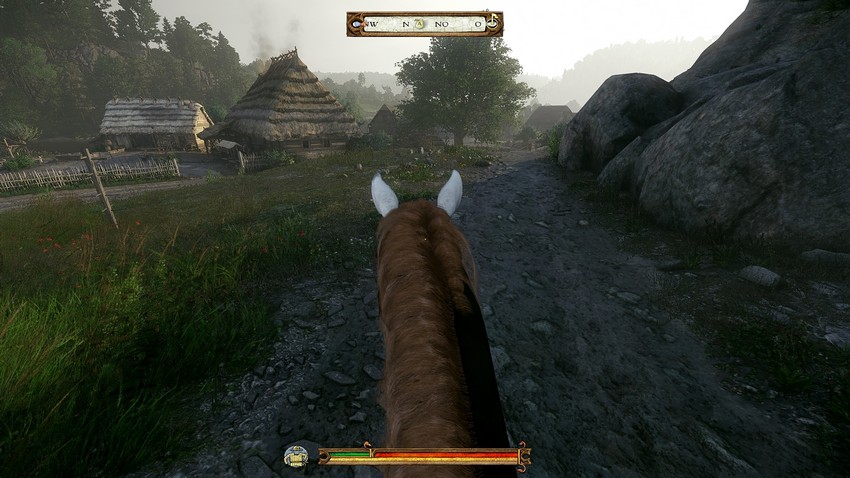The height and width of the screenshot is (478, 850).
Task: Click the round status icon beside the health bar
Action: click(x=295, y=456)
